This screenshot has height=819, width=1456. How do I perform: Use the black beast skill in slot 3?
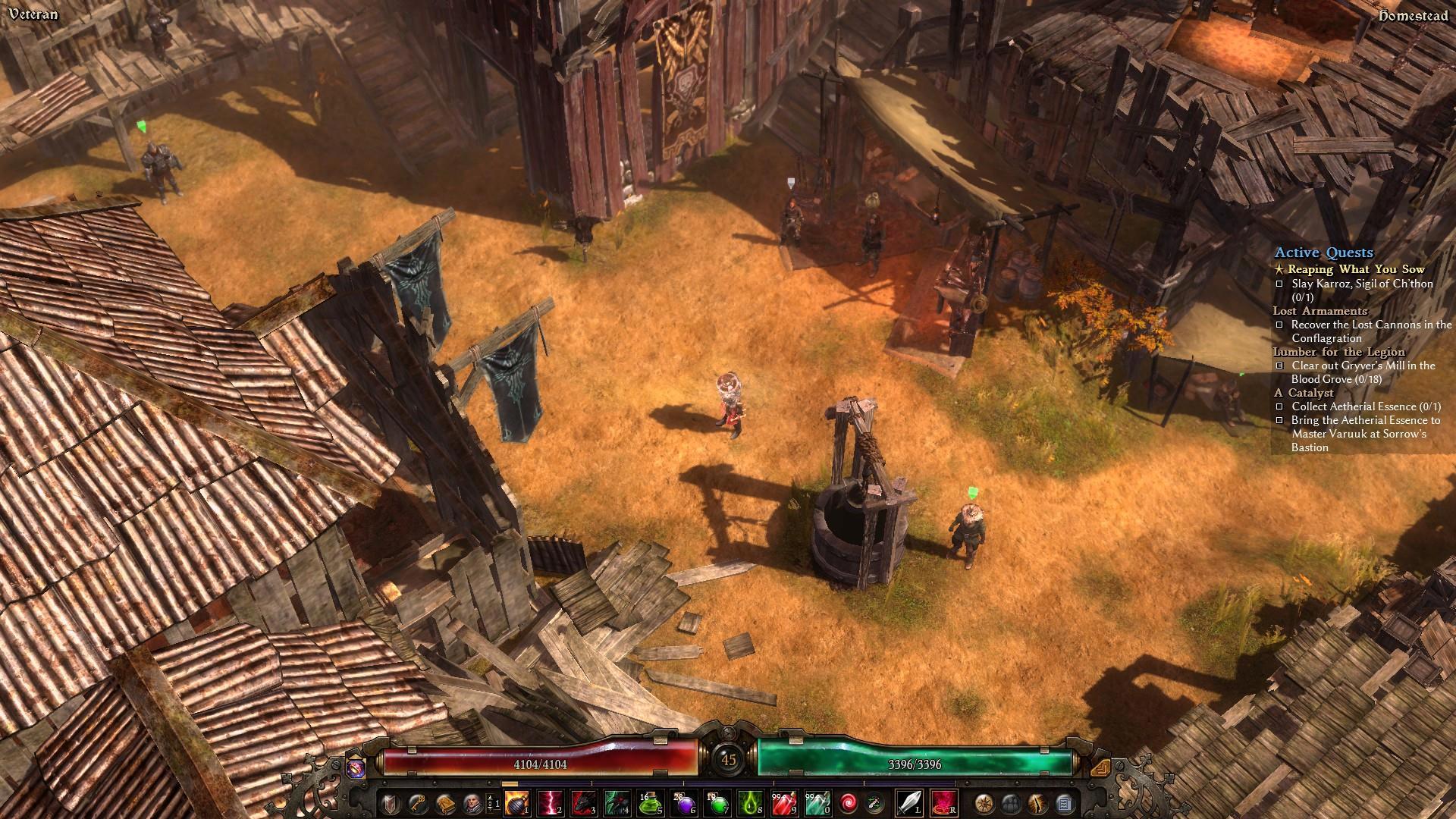coord(584,802)
